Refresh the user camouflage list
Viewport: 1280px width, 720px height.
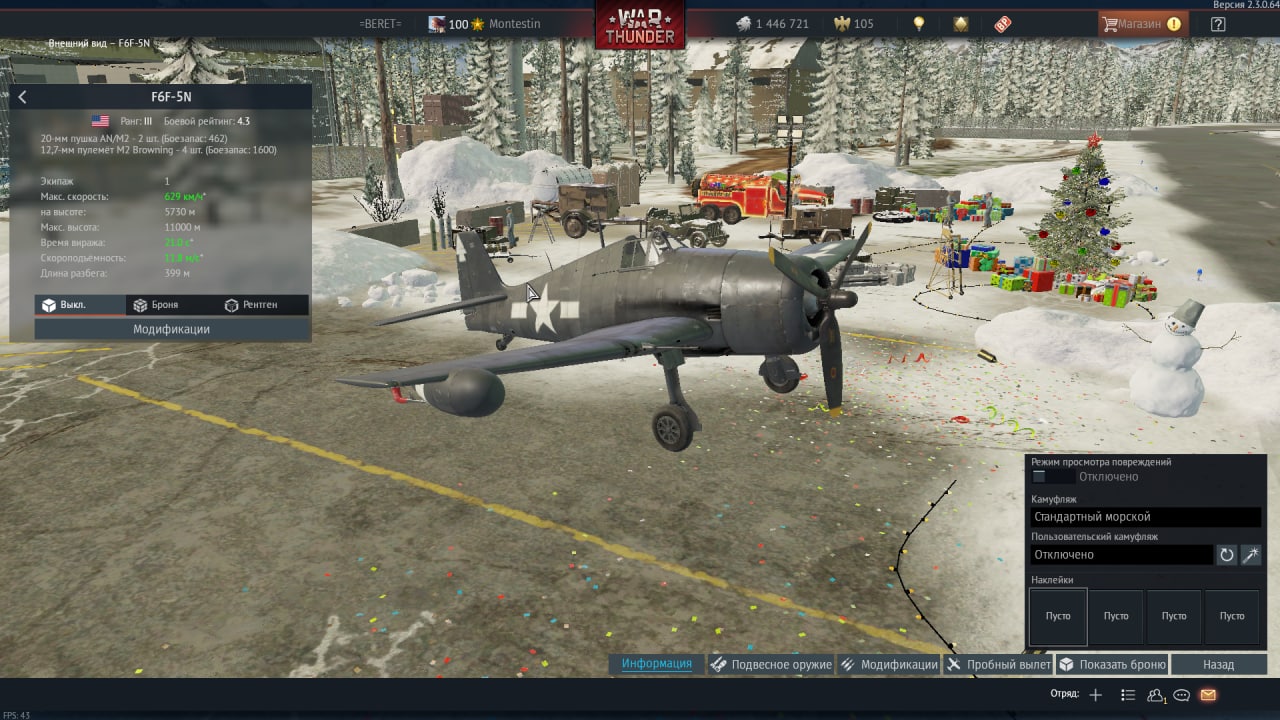1227,555
